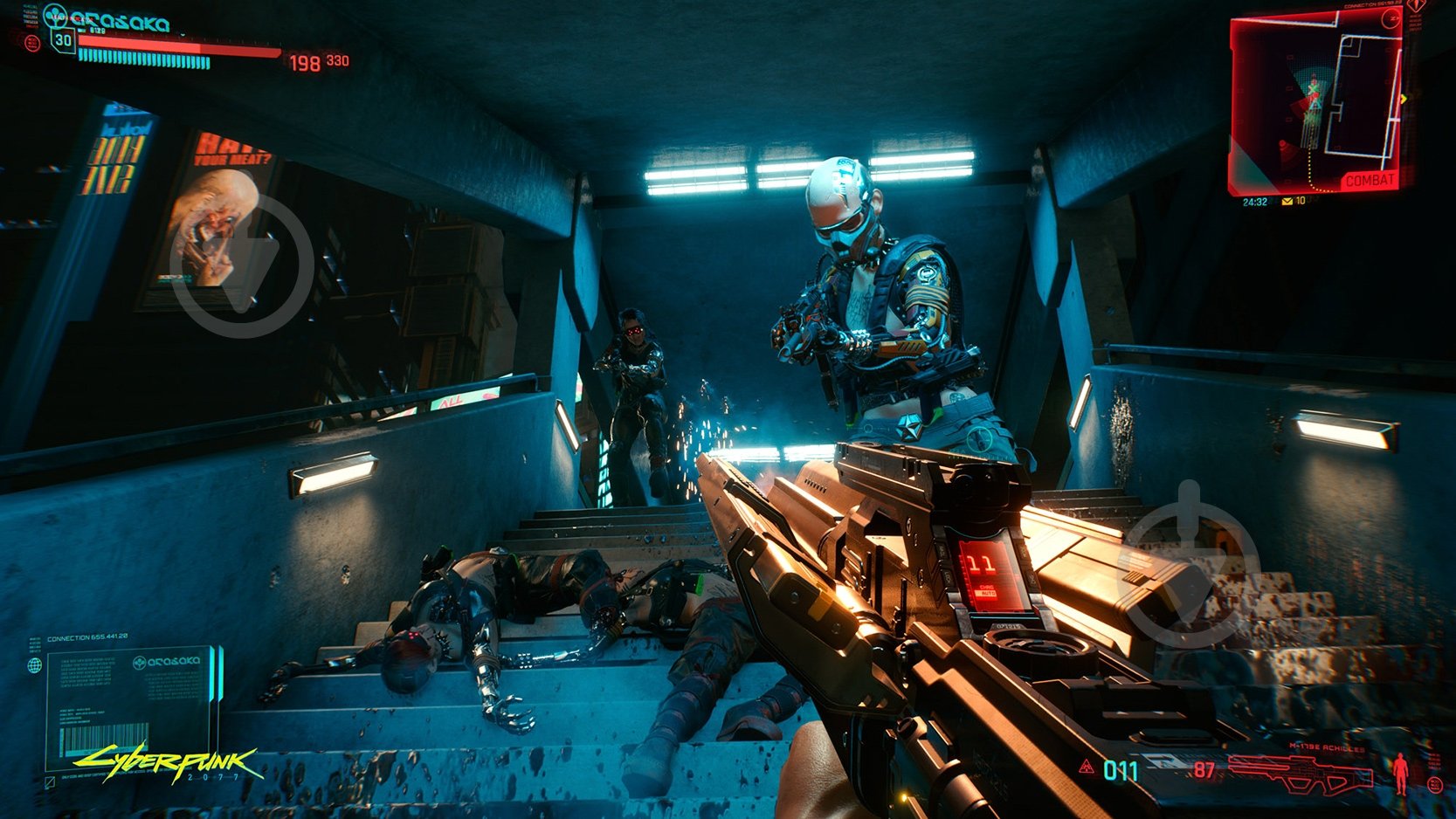Click the CONNECTION 655.441.20 text link
This screenshot has height=819, width=1456.
click(x=86, y=637)
